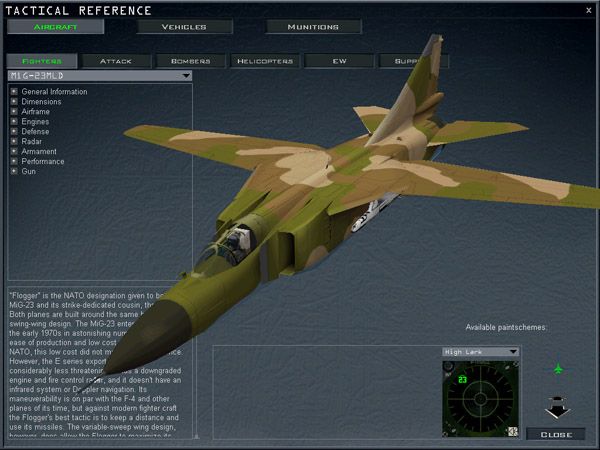Select the Fighters sub-tab
This screenshot has height=450, width=600.
click(x=41, y=61)
